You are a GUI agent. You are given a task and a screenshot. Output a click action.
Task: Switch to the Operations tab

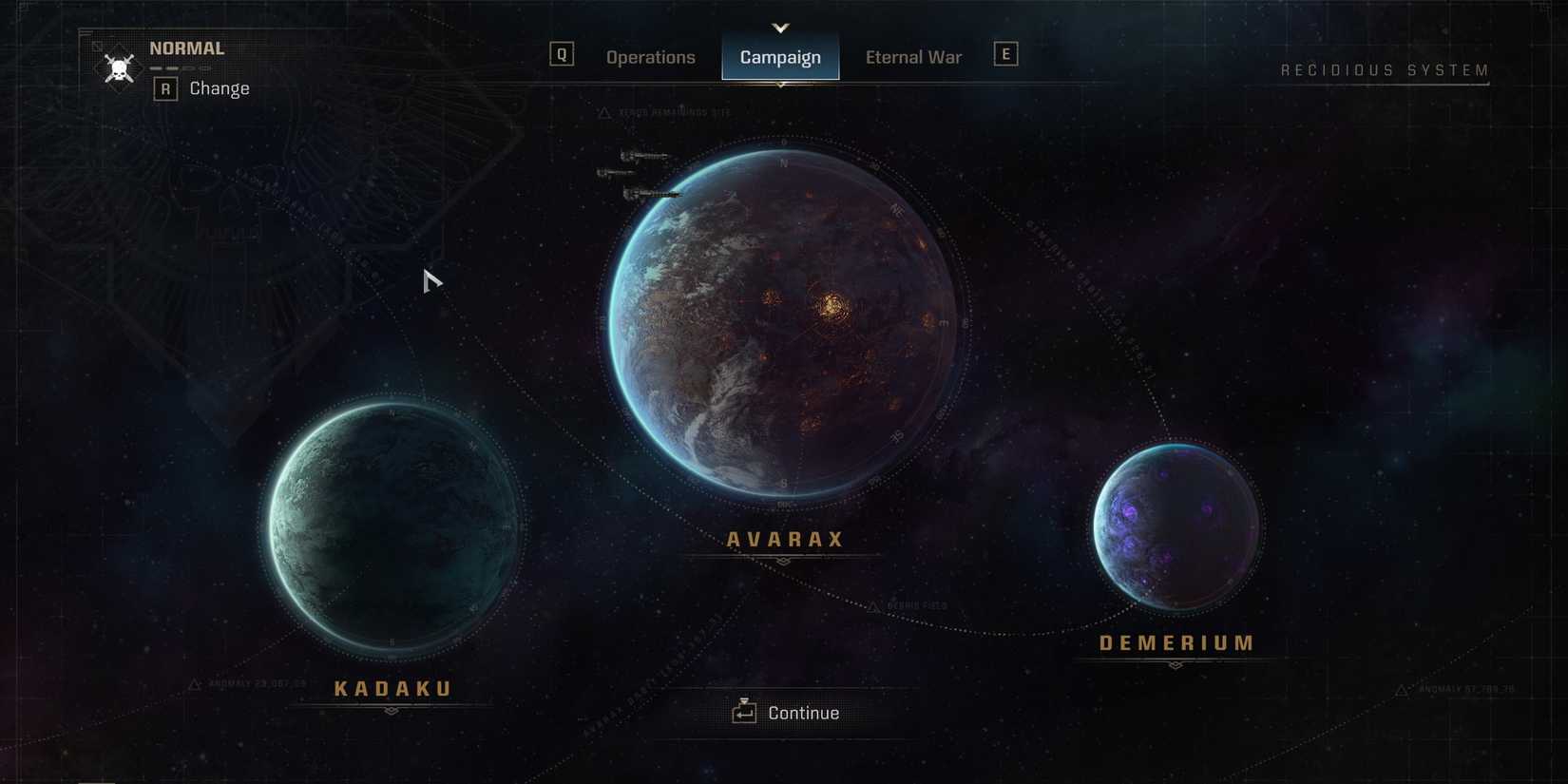(651, 57)
